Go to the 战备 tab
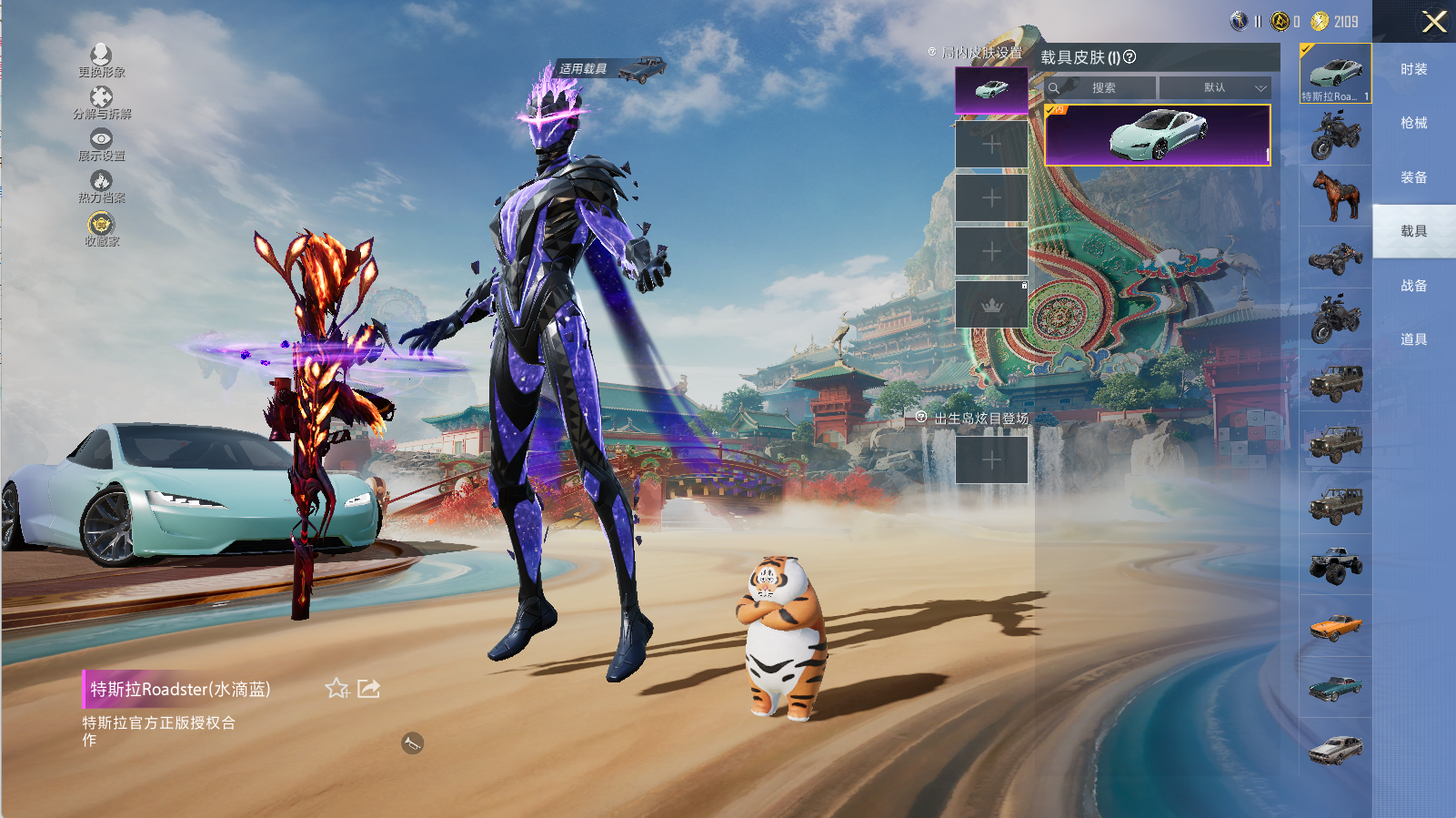This screenshot has height=818, width=1456. [1413, 286]
